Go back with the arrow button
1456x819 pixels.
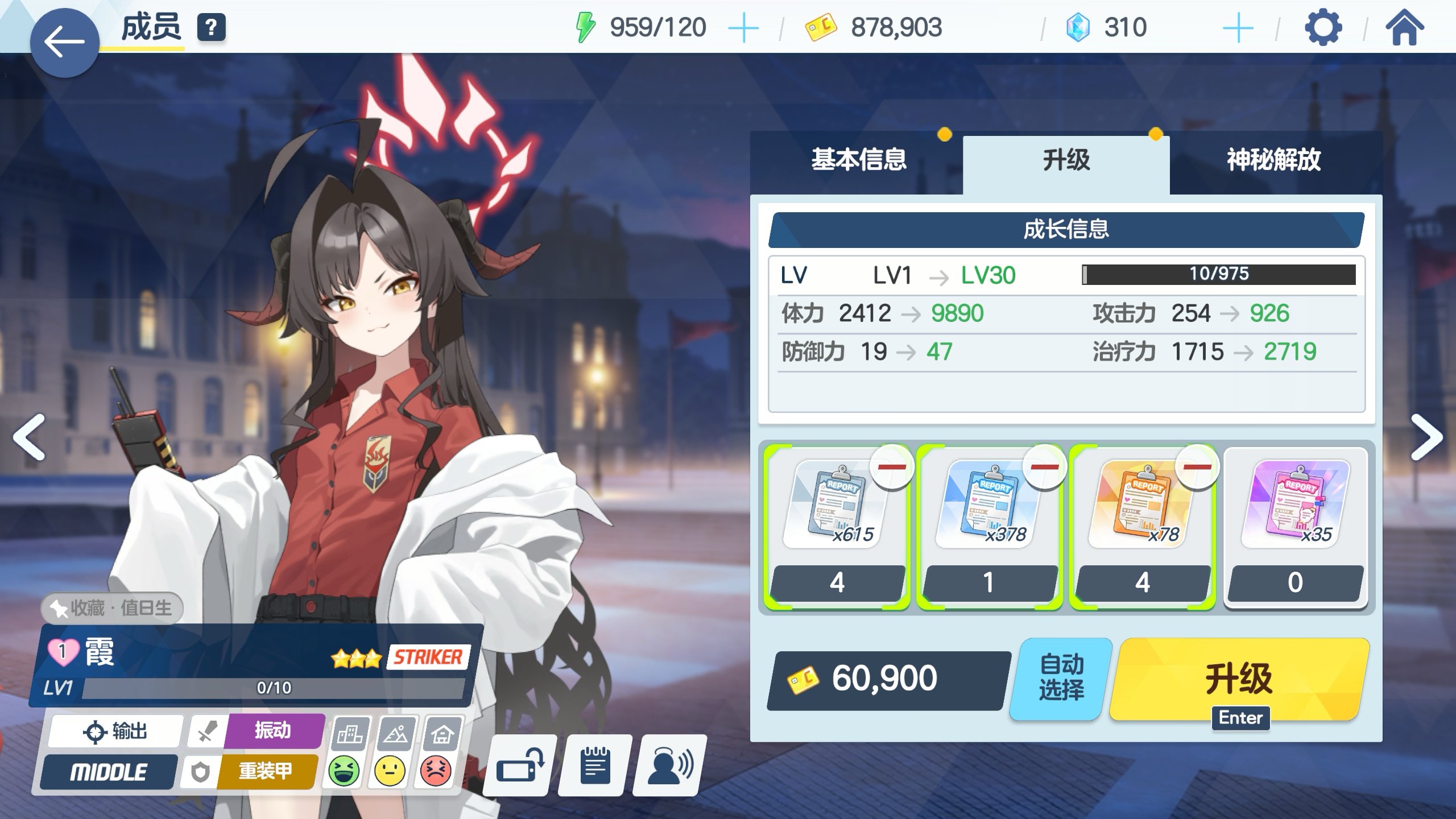(x=64, y=43)
